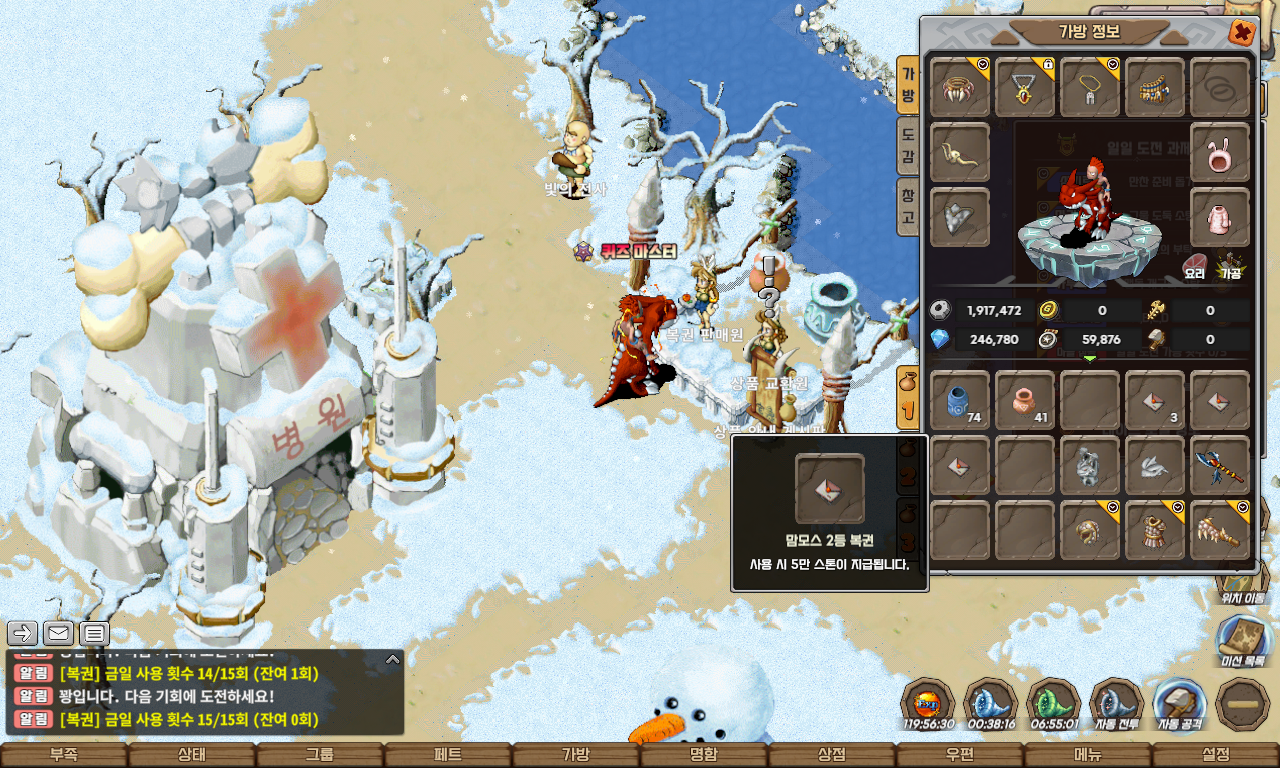The image size is (1280, 768).
Task: Select the blue jar item stack of 74
Action: point(960,401)
